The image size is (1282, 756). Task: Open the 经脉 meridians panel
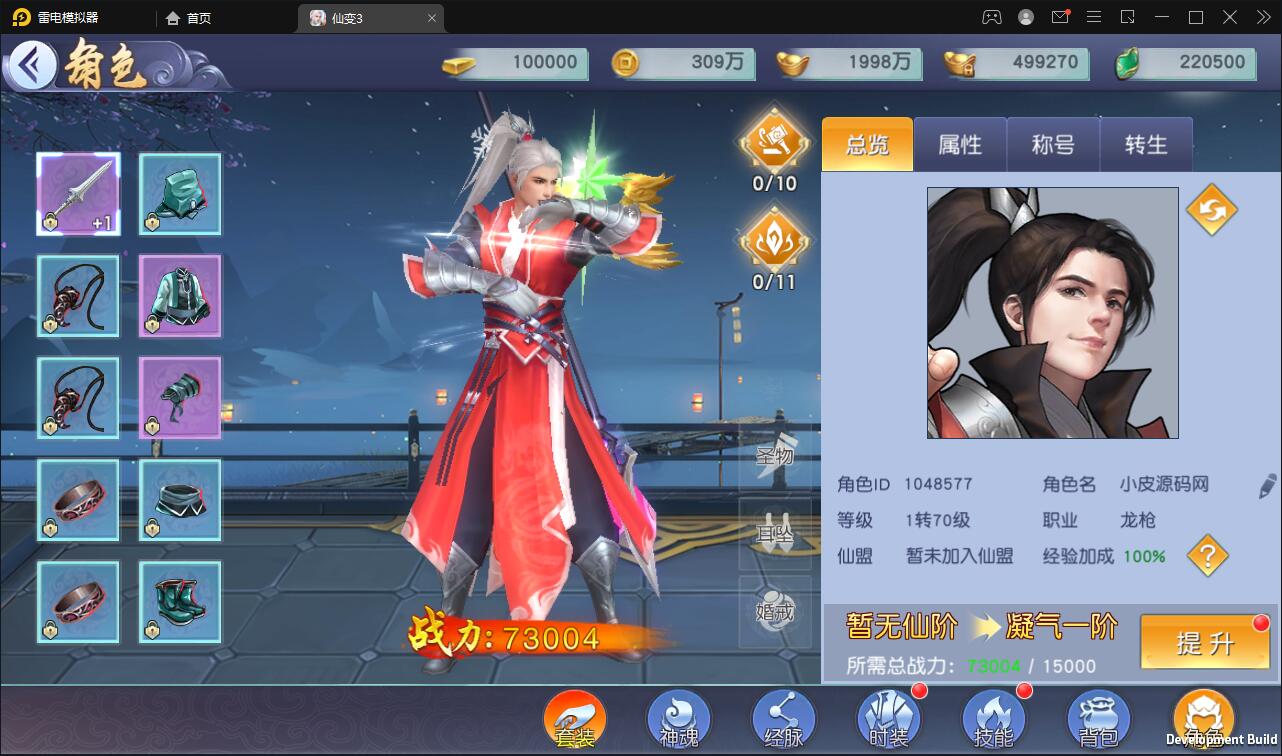pyautogui.click(x=784, y=718)
